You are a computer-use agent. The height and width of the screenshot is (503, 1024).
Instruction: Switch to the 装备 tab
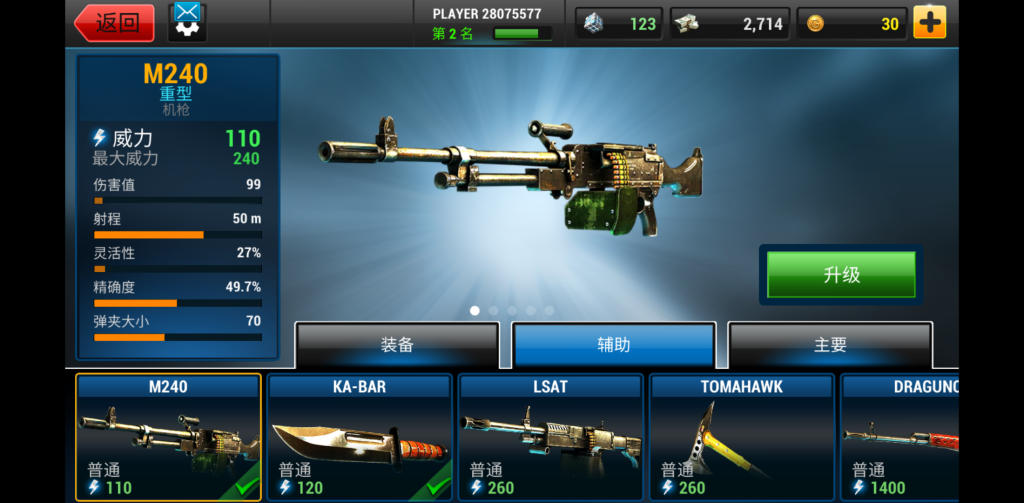coord(397,345)
